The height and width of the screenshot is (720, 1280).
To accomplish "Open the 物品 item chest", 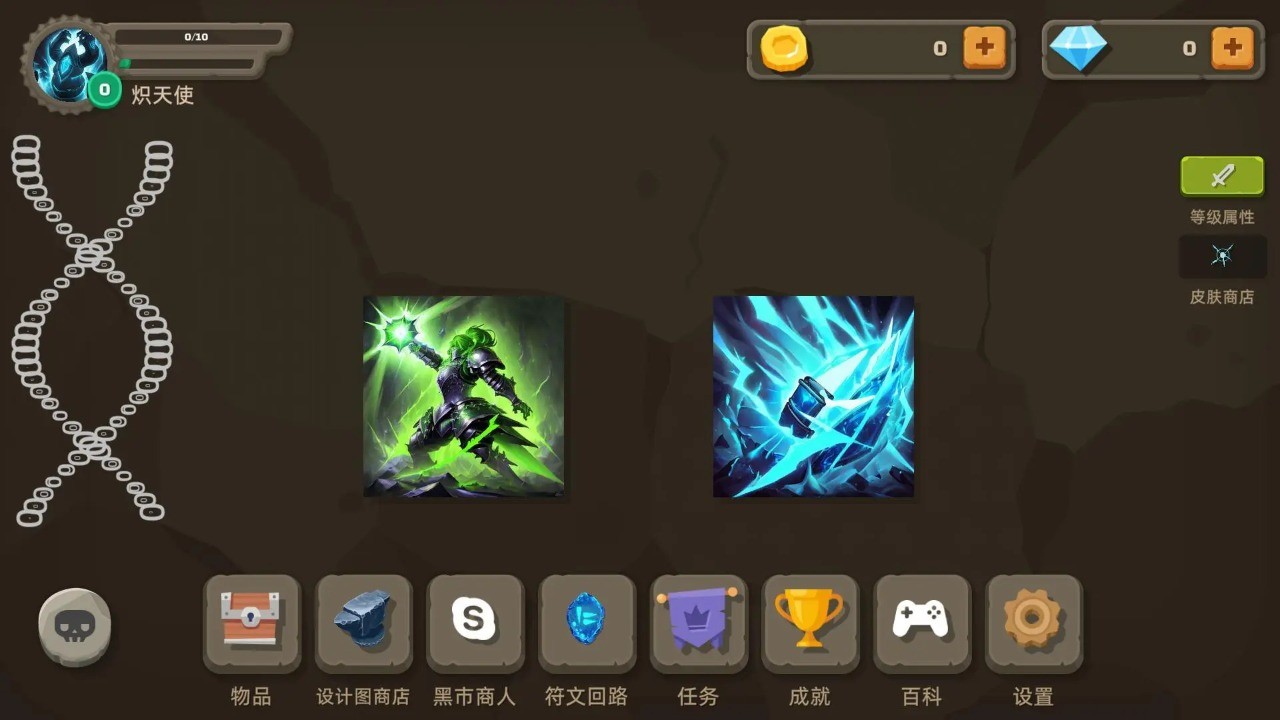I will pos(251,620).
